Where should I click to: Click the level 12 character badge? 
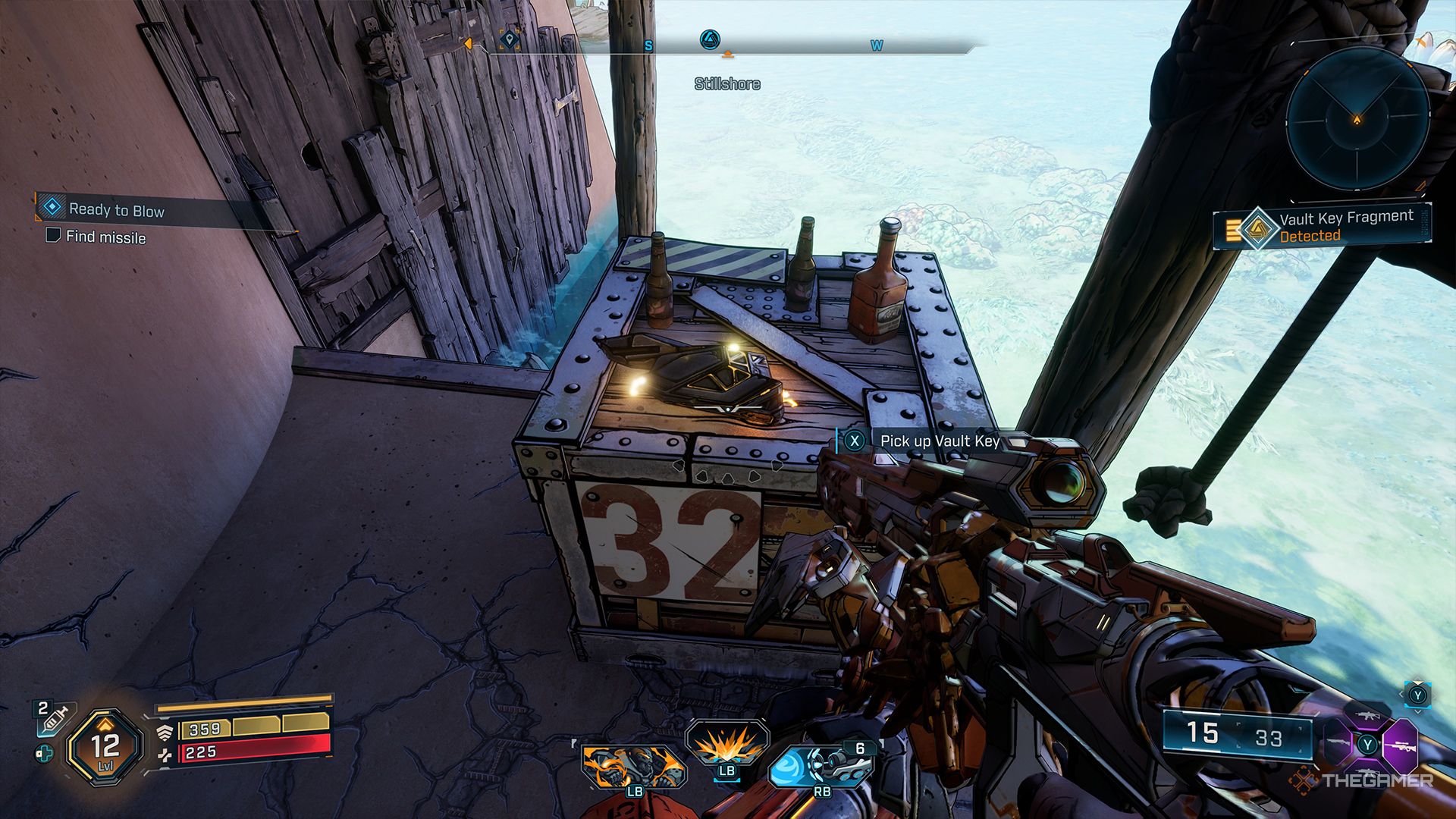(105, 746)
